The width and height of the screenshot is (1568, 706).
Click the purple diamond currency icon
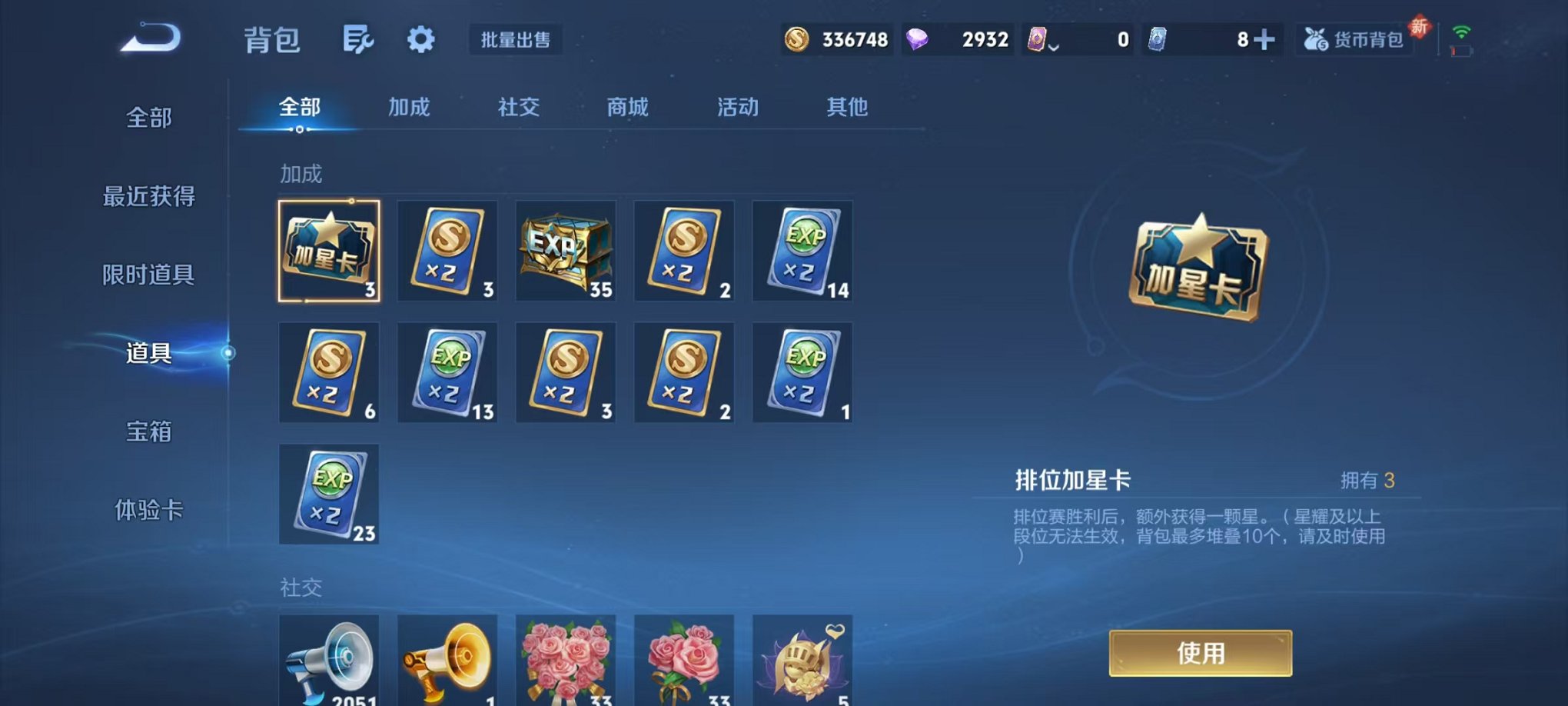[916, 38]
